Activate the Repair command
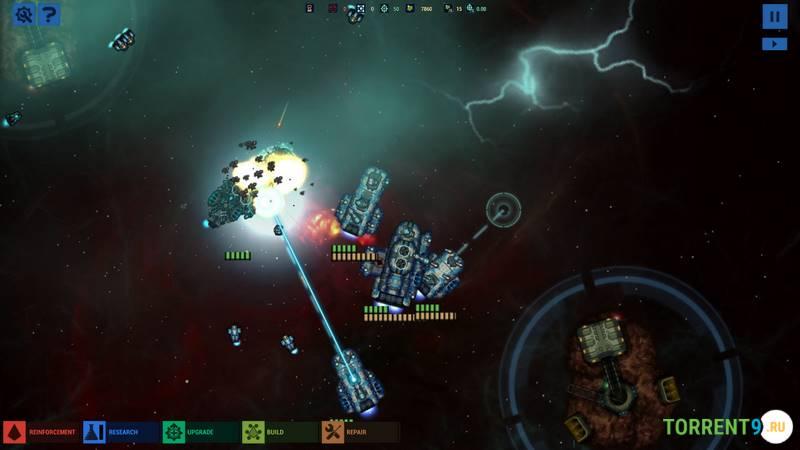The width and height of the screenshot is (800, 450). click(x=360, y=432)
